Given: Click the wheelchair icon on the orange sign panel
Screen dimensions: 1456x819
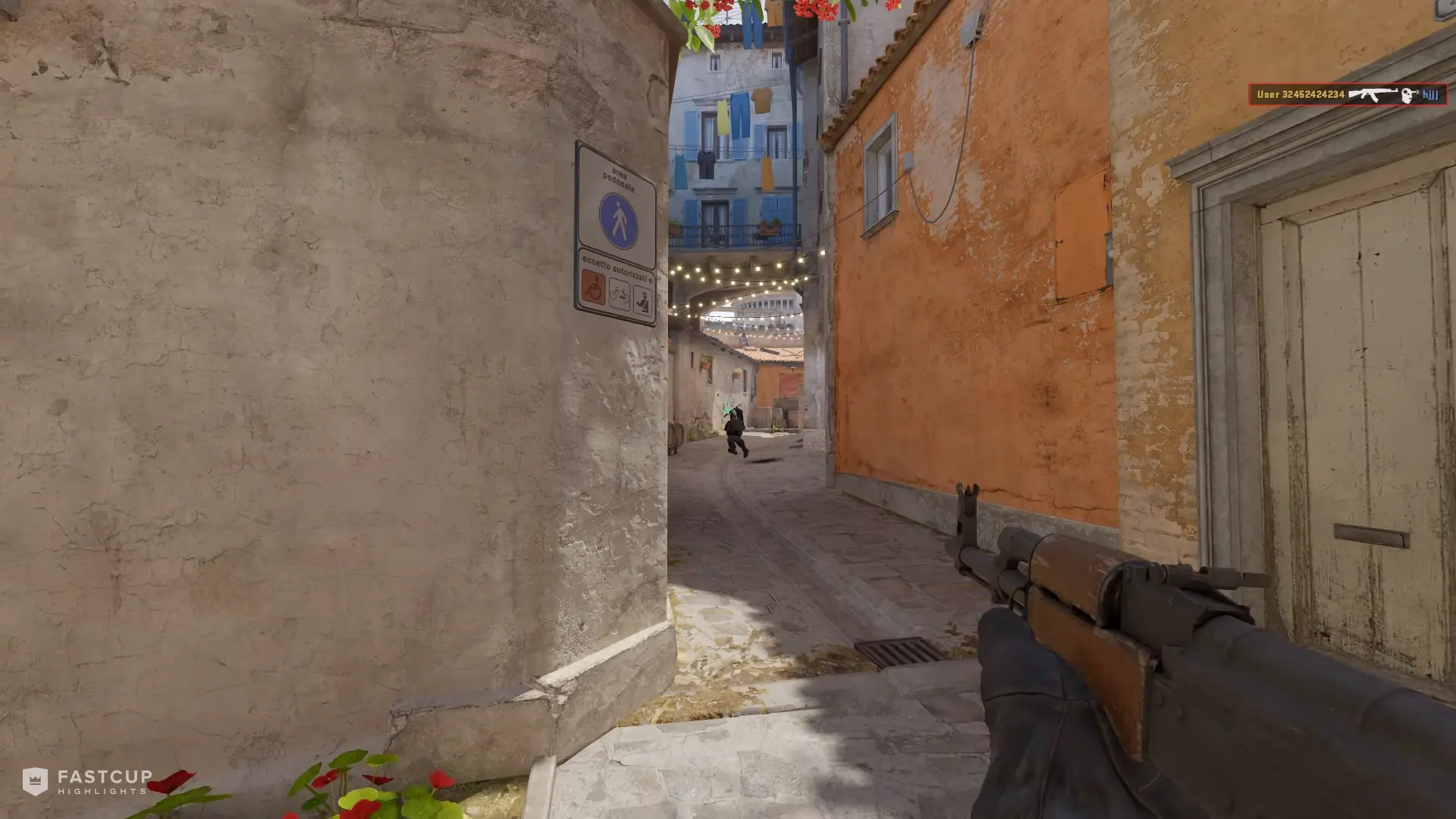Looking at the screenshot, I should click(593, 288).
